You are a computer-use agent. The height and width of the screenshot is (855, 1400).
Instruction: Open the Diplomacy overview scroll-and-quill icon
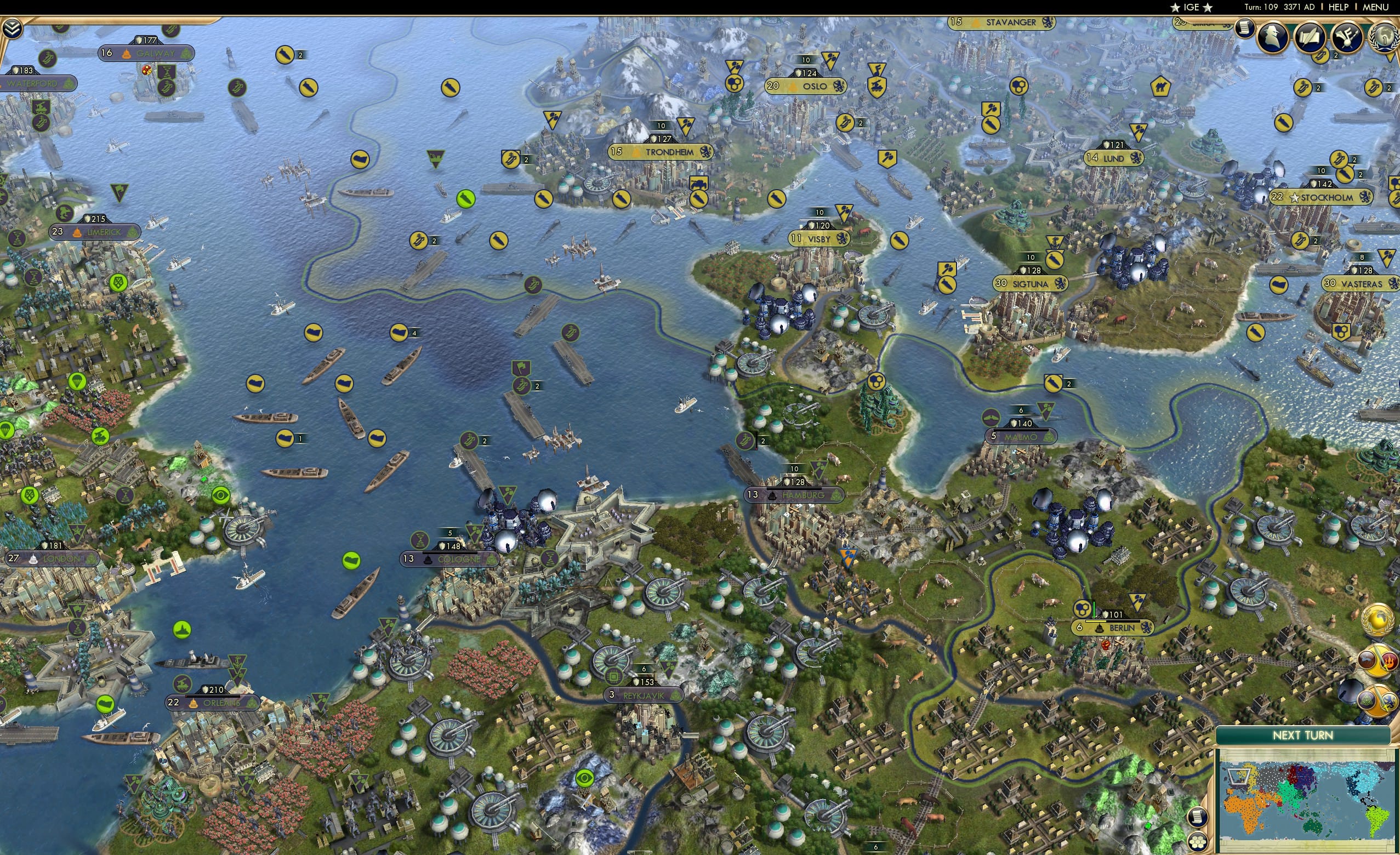pyautogui.click(x=1311, y=37)
